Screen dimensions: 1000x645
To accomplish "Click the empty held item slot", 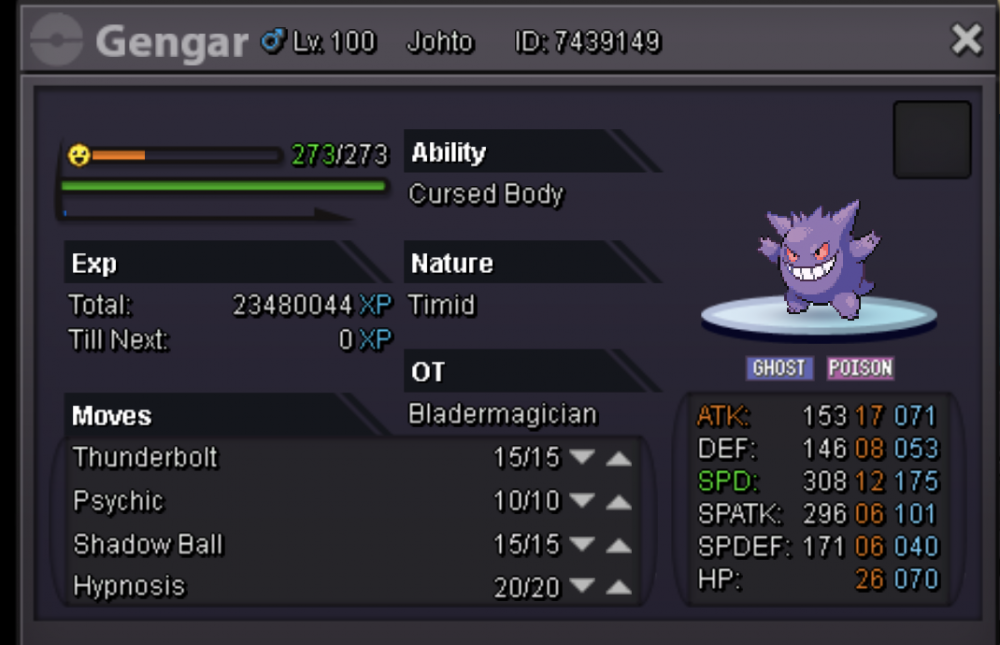I will coord(931,140).
